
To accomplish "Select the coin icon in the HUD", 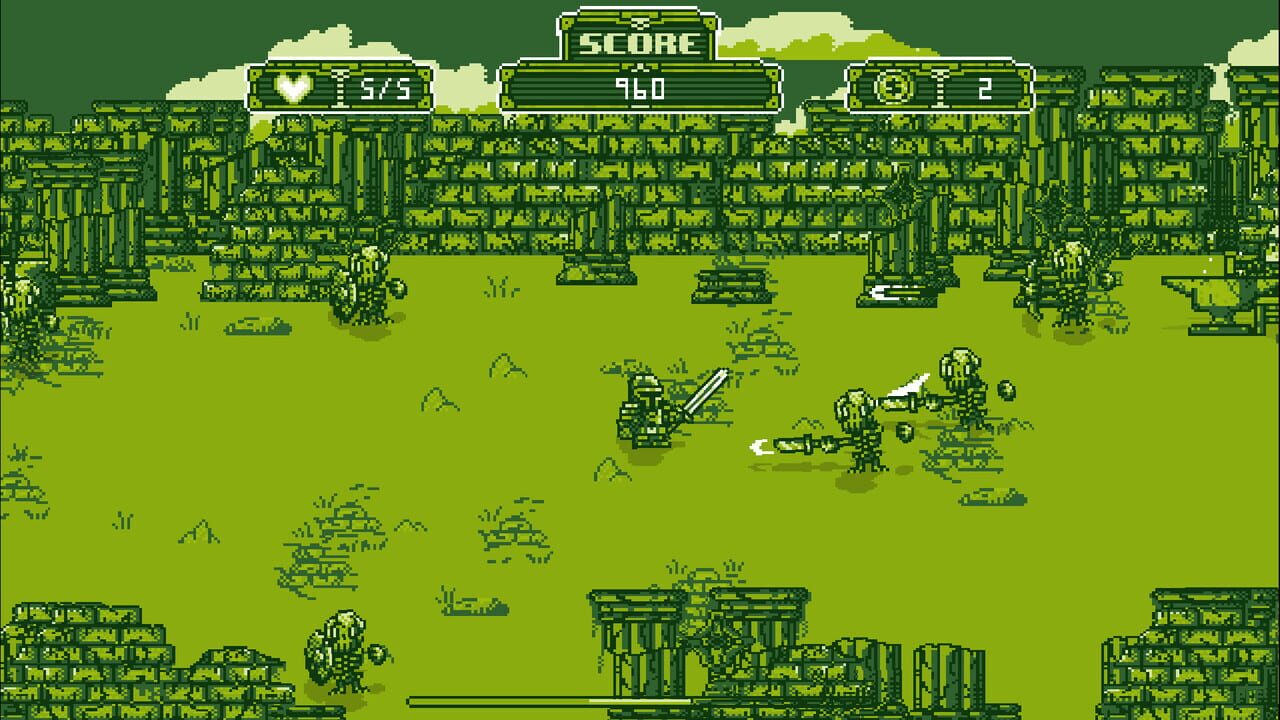I will [897, 88].
